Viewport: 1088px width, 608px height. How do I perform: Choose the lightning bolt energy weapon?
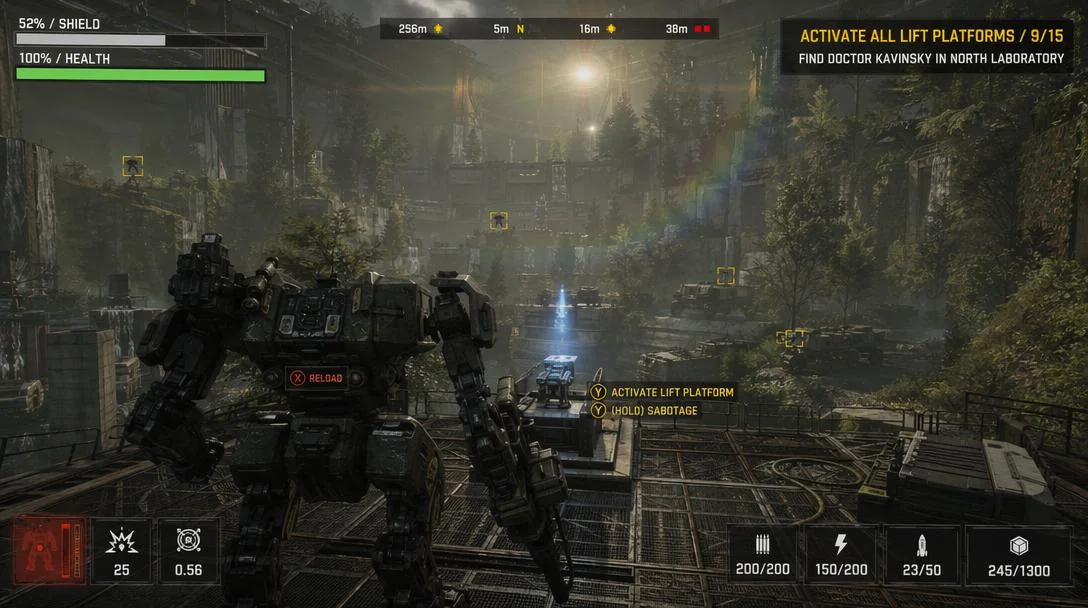tap(840, 555)
